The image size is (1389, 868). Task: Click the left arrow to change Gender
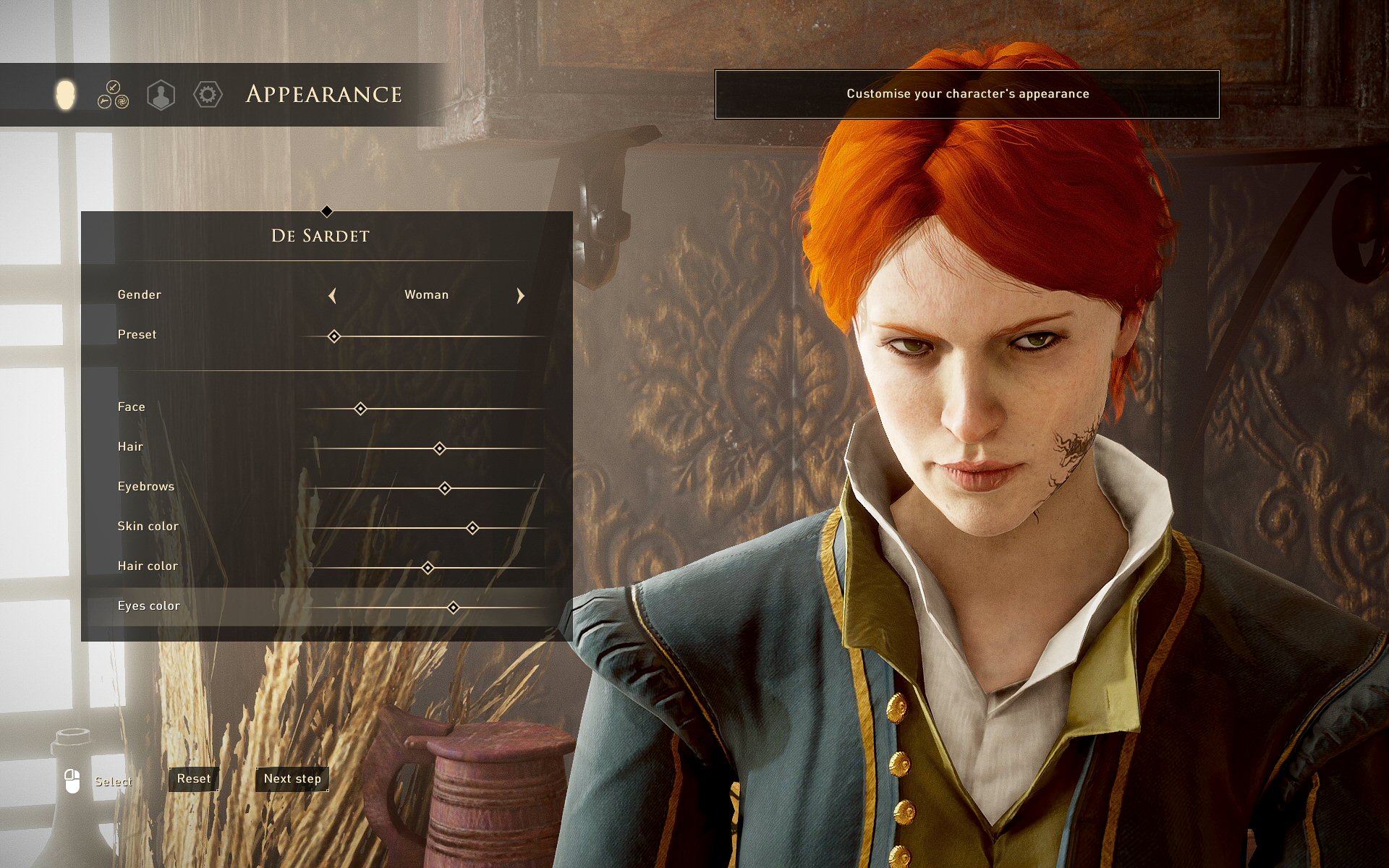tap(332, 295)
